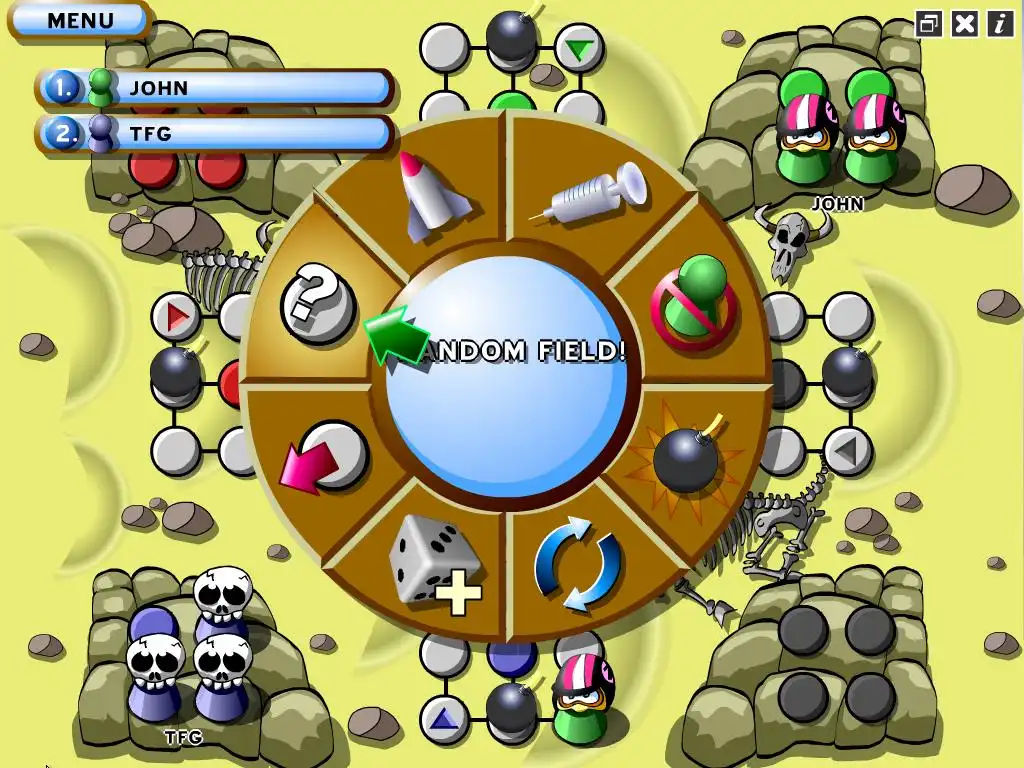Choose the blue rotating arrows segment
The image size is (1024, 768).
(579, 566)
